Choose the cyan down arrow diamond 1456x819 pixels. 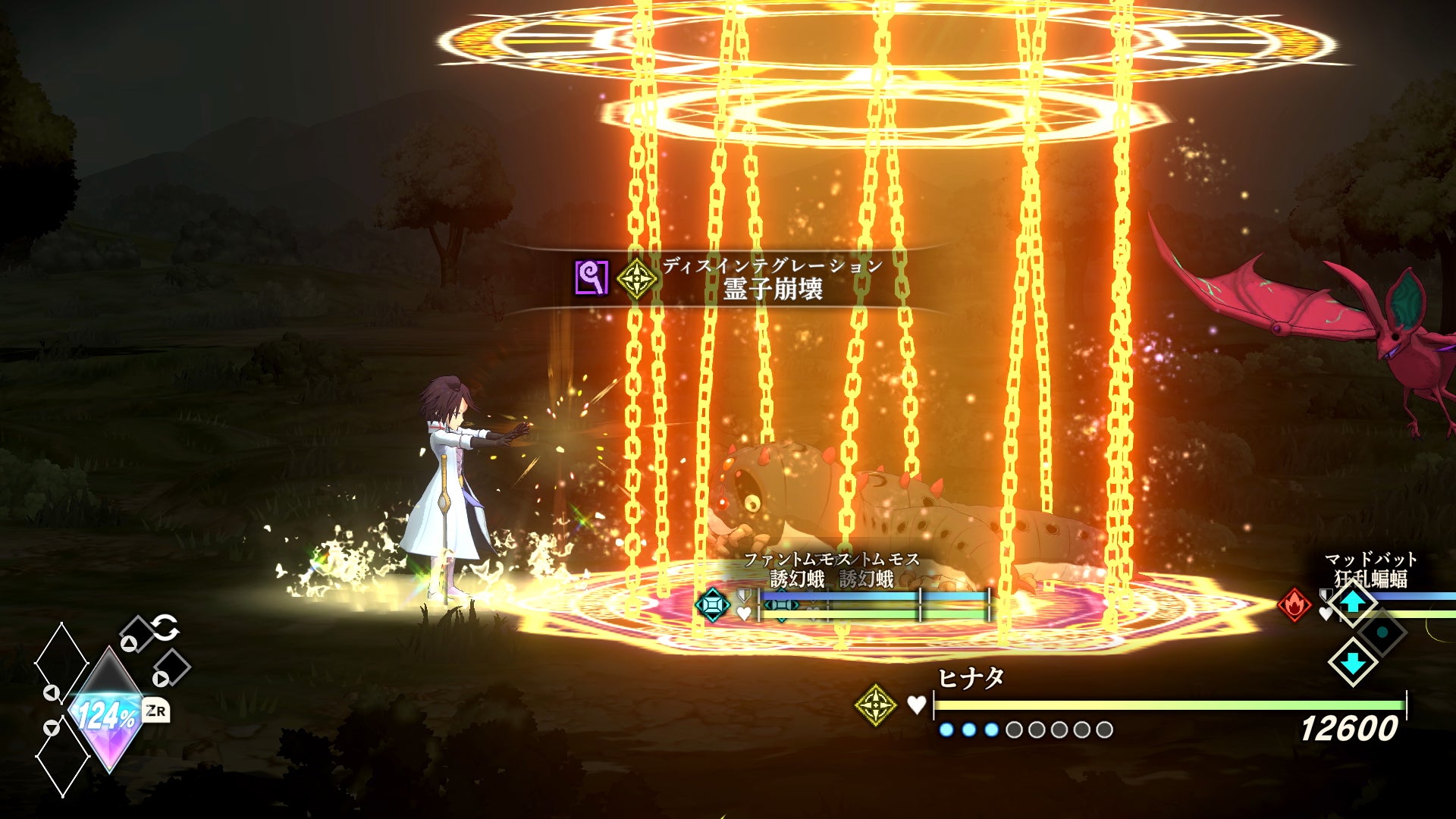[1353, 661]
